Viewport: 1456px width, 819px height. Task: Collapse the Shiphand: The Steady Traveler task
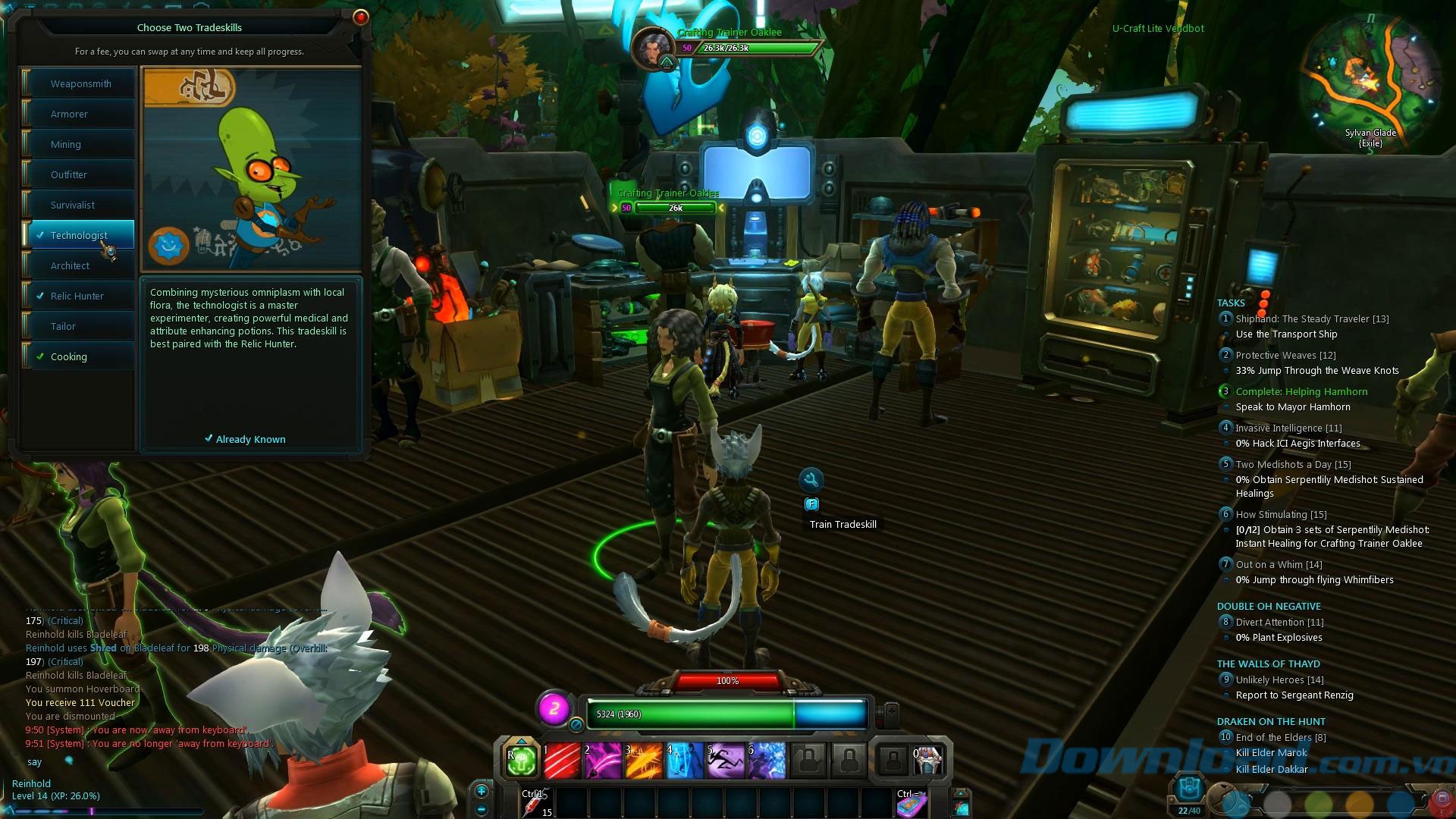[x=1226, y=318]
